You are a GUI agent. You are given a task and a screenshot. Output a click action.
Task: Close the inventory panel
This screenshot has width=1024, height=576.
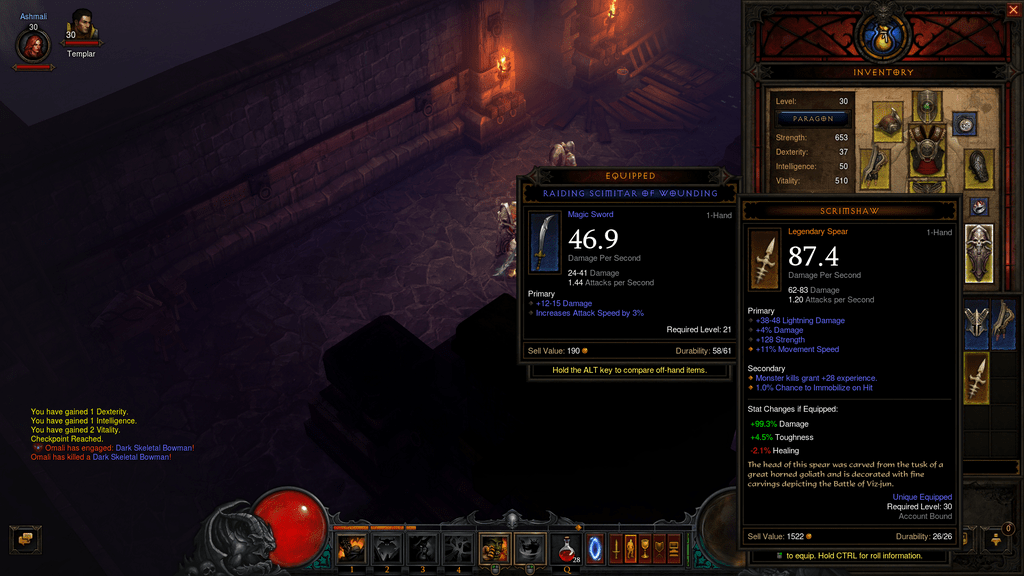coord(1012,11)
